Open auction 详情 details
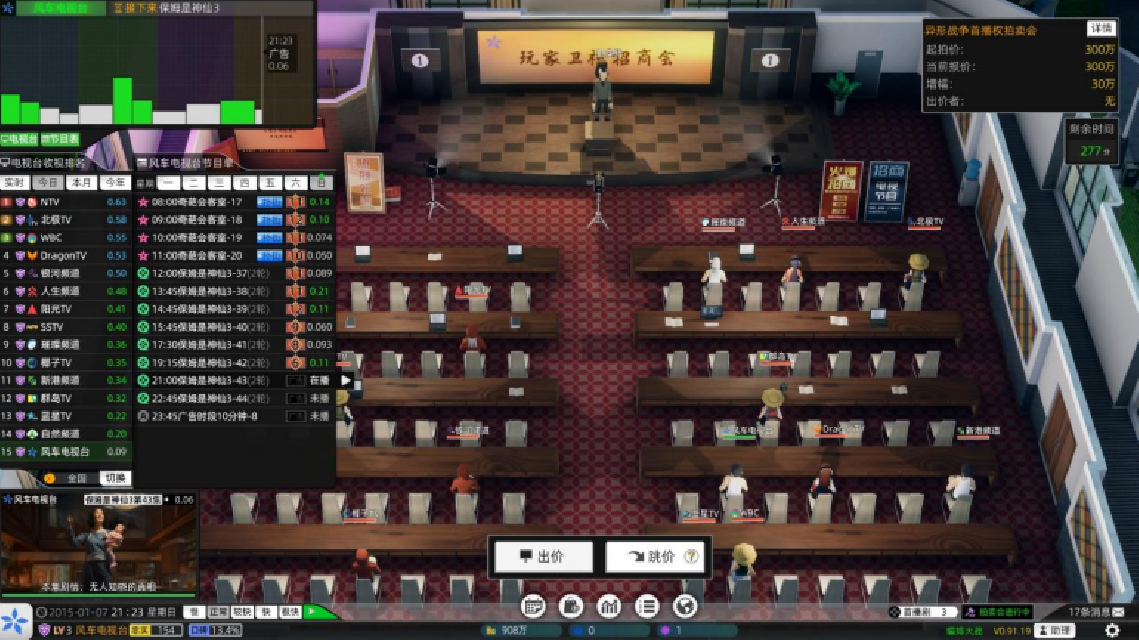This screenshot has width=1139, height=640. pyautogui.click(x=1101, y=28)
